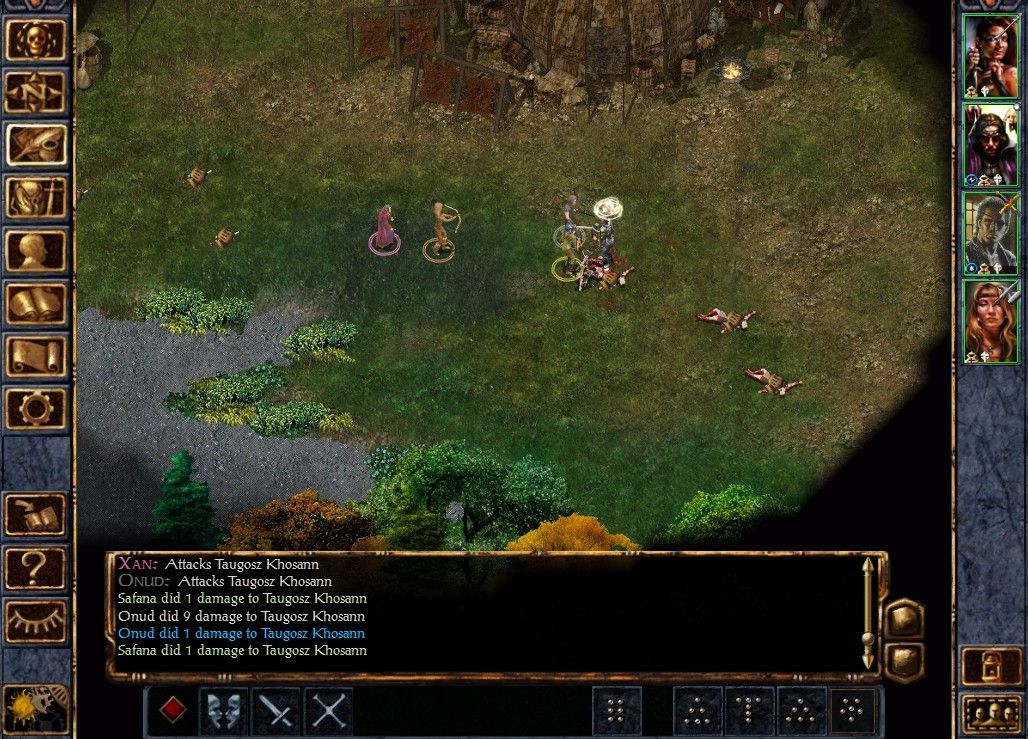1028x739 pixels.
Task: Select the auburn-haired woman's party portrait
Action: pyautogui.click(x=990, y=321)
